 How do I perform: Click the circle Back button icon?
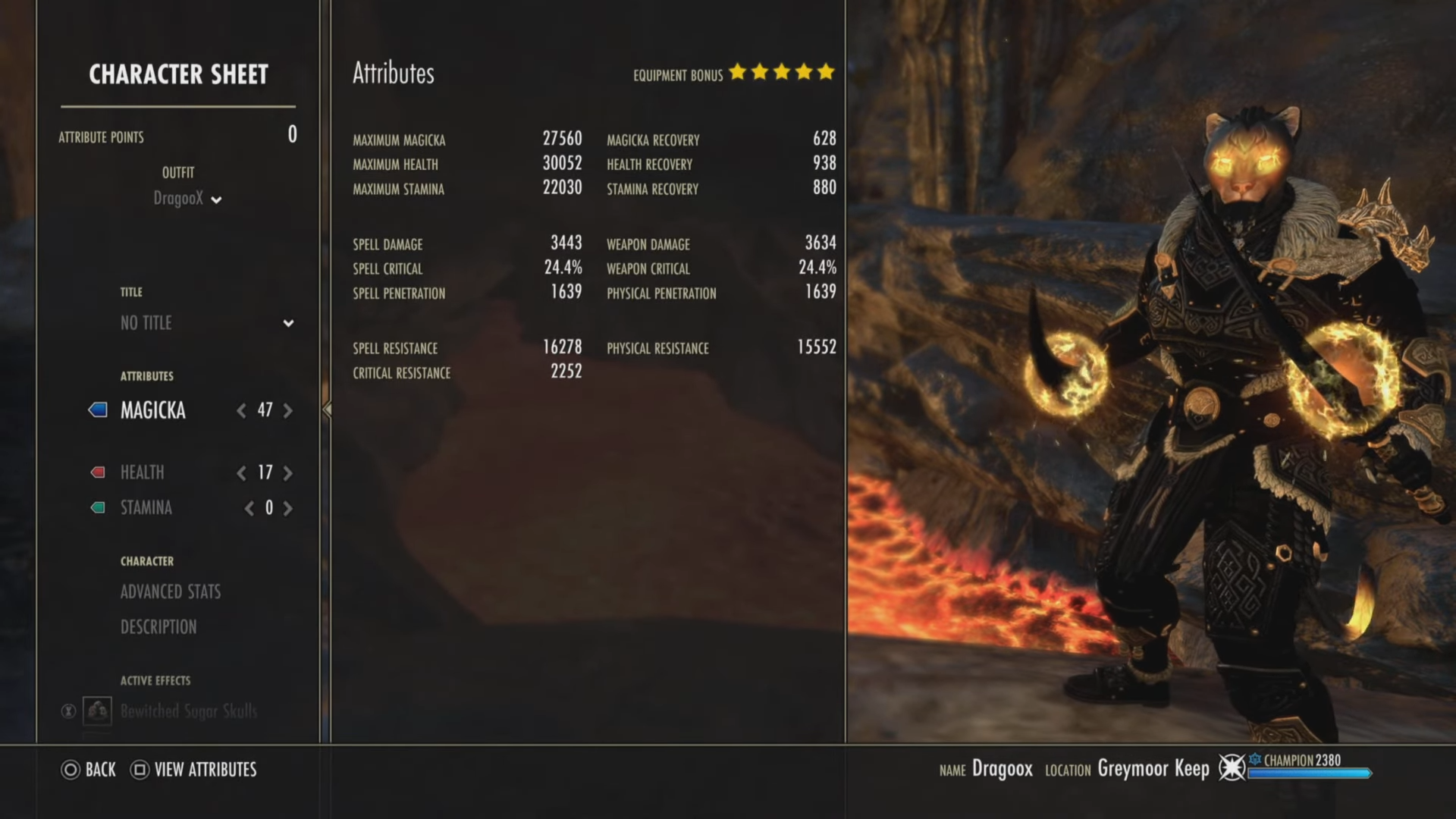[x=70, y=770]
